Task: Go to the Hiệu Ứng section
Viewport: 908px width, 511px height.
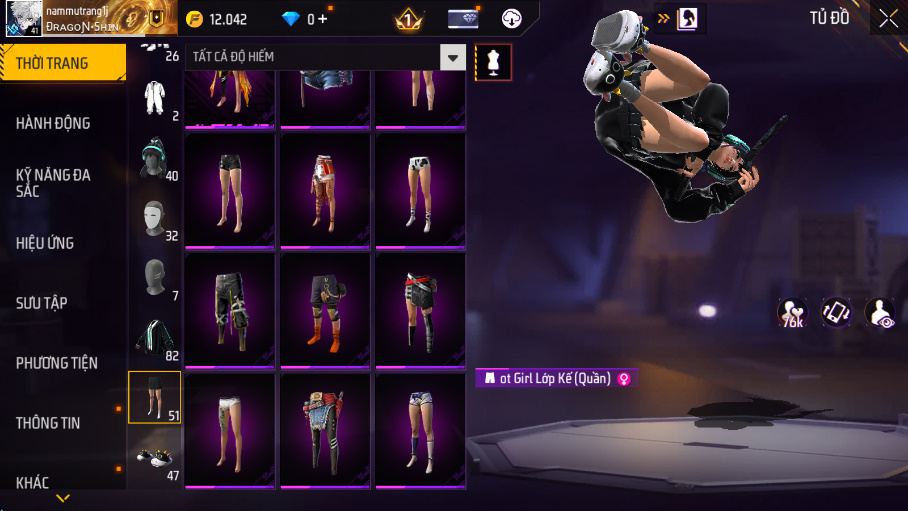Action: [x=45, y=243]
